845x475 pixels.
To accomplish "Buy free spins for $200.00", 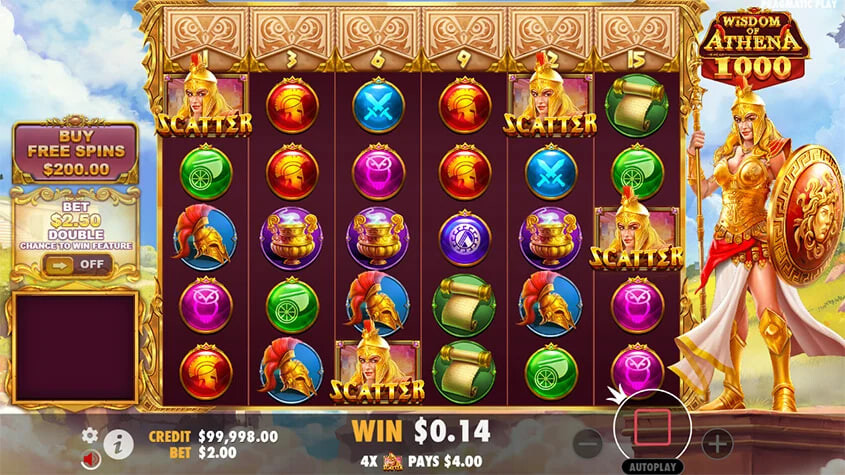I will [75, 153].
